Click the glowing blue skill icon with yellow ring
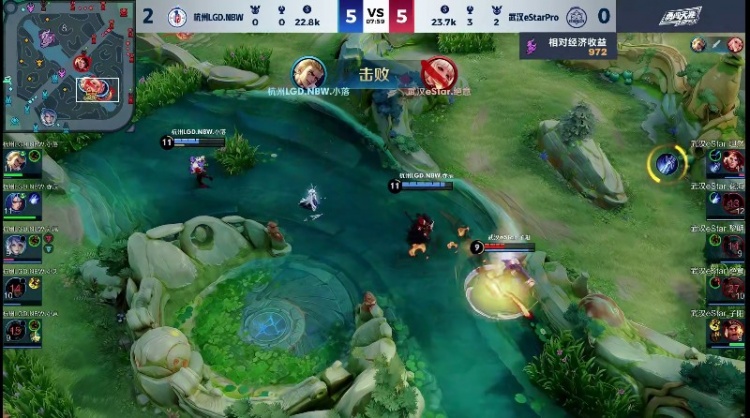Viewport: 750px width, 418px height. coord(664,163)
